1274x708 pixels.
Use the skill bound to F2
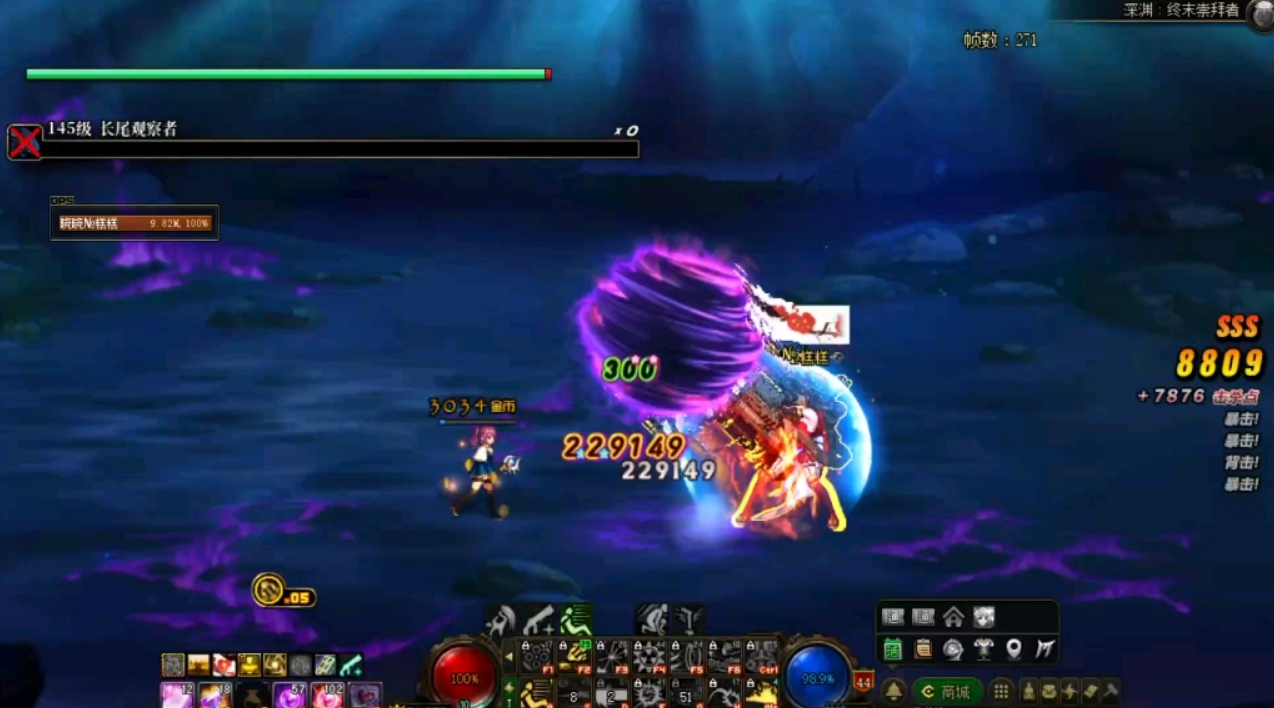point(575,656)
